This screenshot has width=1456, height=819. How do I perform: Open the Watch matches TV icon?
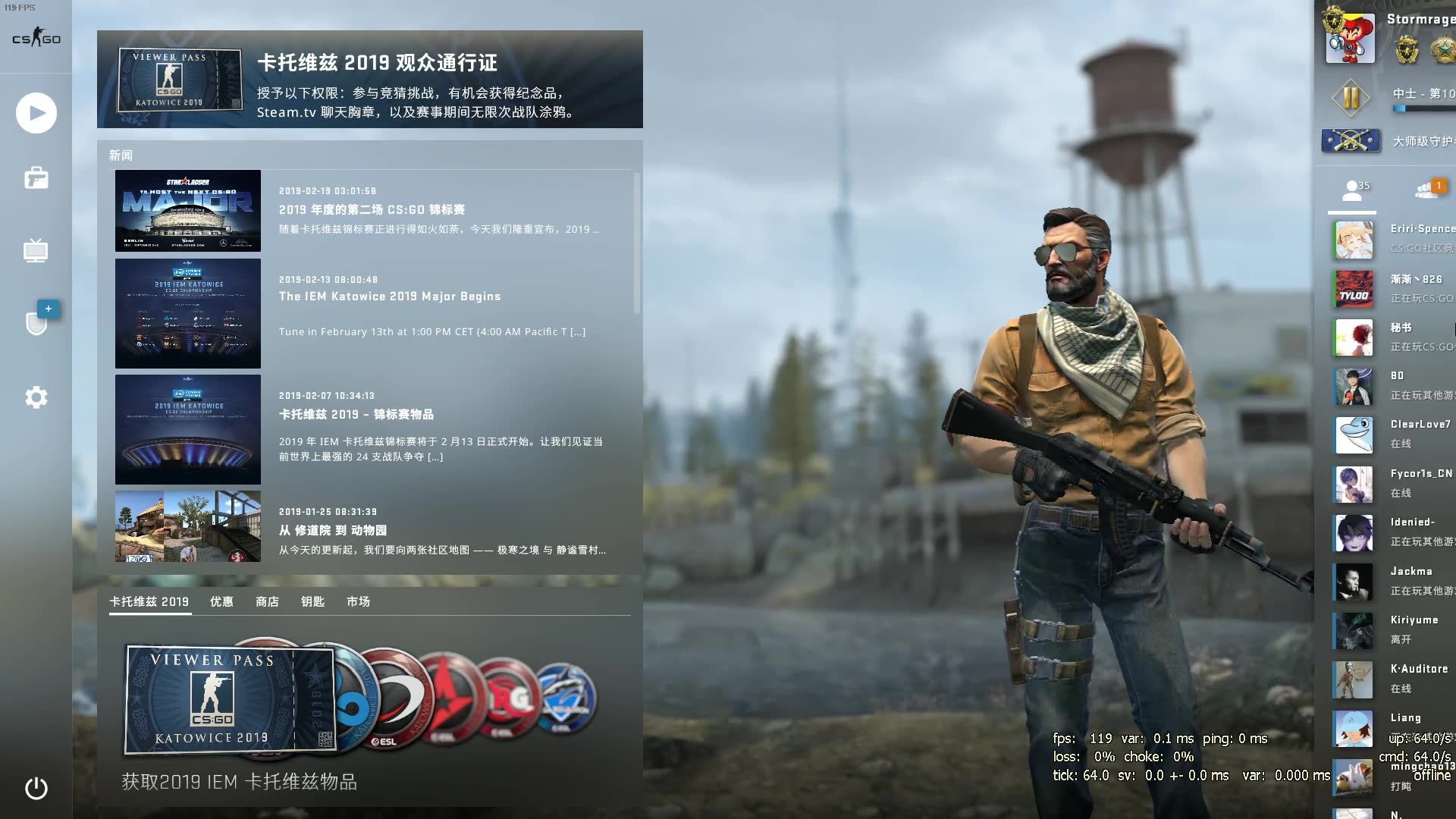coord(36,251)
